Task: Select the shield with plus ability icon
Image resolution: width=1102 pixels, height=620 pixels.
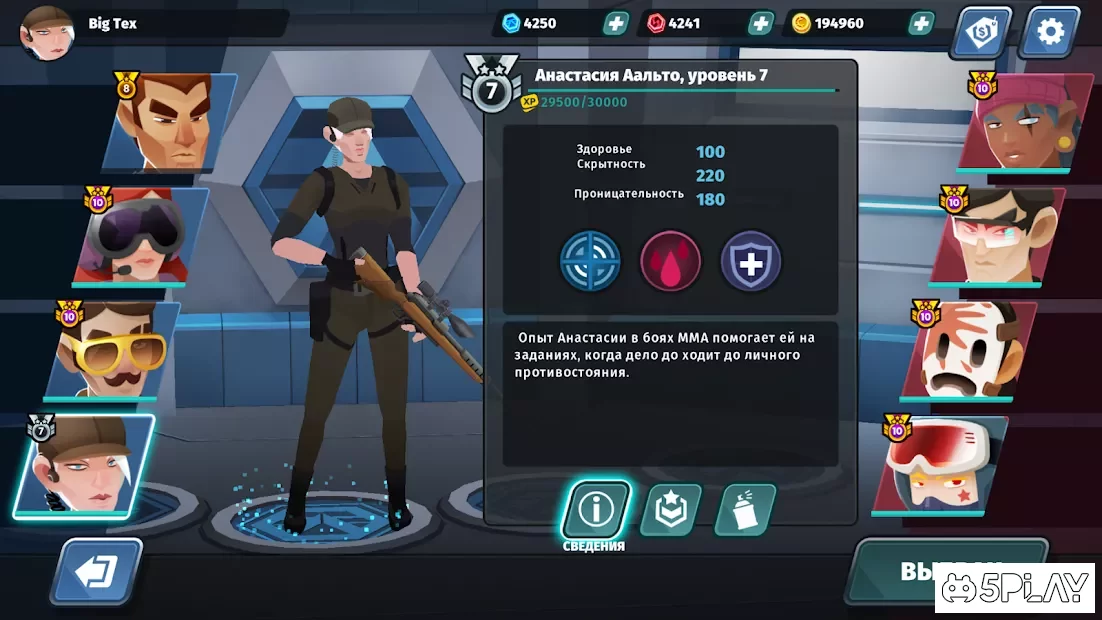Action: [751, 262]
